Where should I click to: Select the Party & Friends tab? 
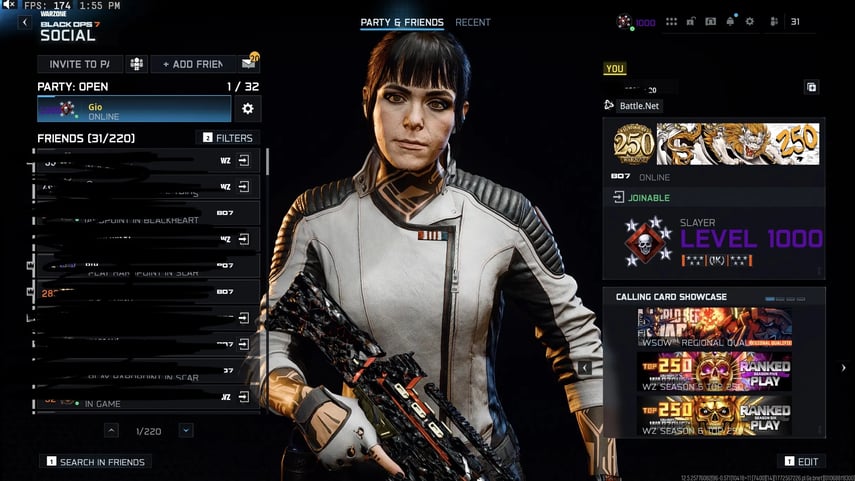tap(402, 22)
